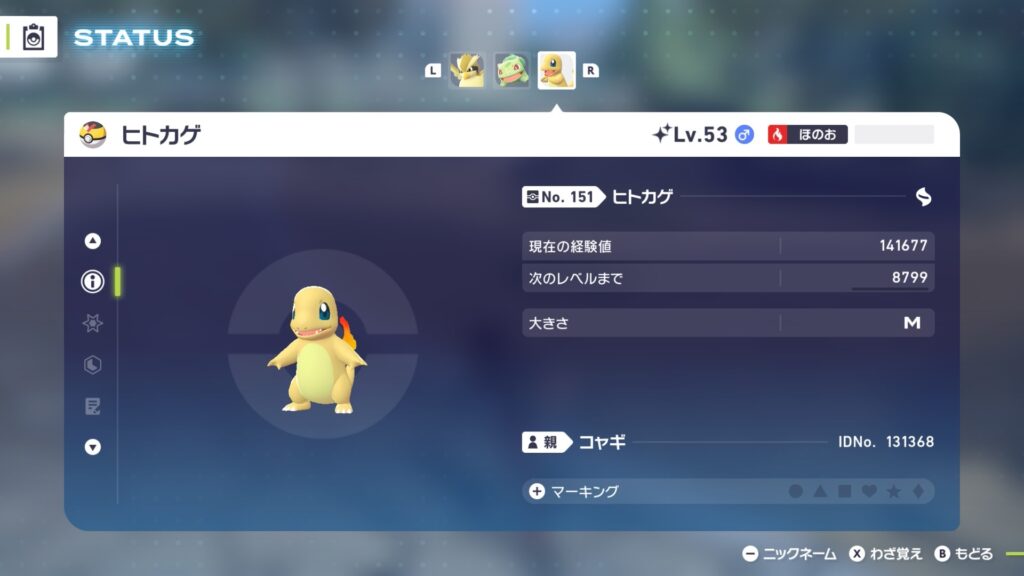Choose the spiky yellow Pokémon party thumbnail
1024x576 pixels.
[x=467, y=70]
